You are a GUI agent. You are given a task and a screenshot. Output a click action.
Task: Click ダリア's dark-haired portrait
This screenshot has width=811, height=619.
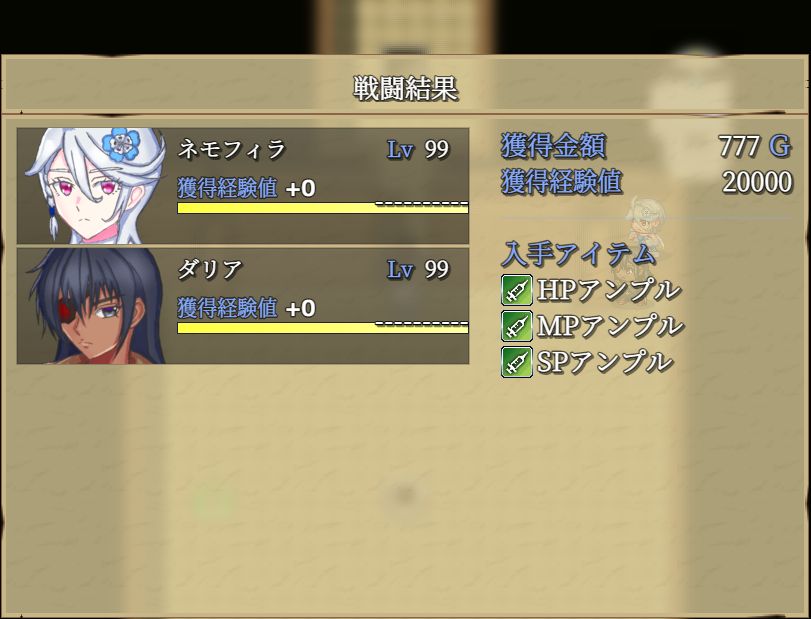click(95, 305)
